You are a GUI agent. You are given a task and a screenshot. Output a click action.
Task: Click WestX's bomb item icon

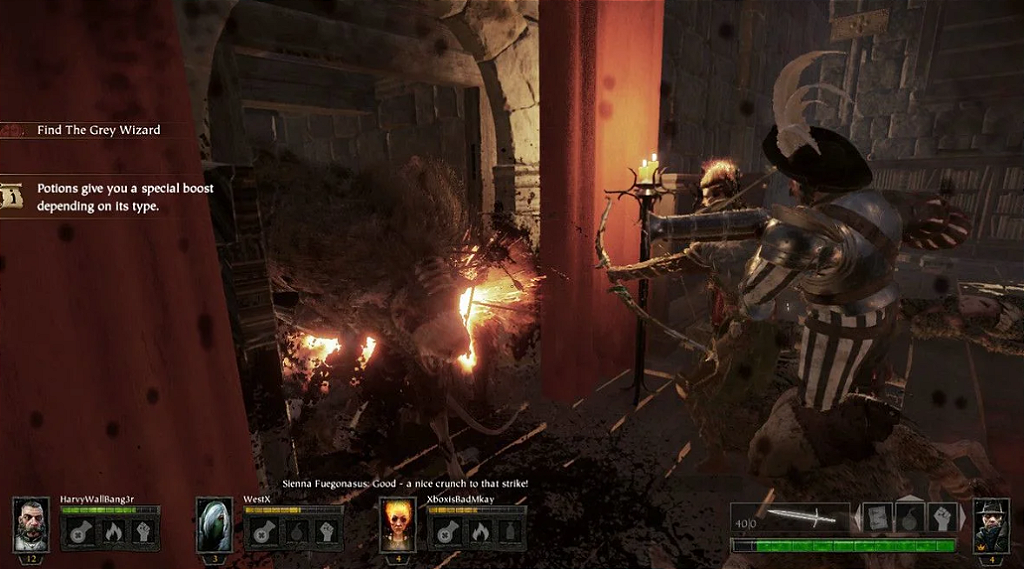(x=295, y=531)
